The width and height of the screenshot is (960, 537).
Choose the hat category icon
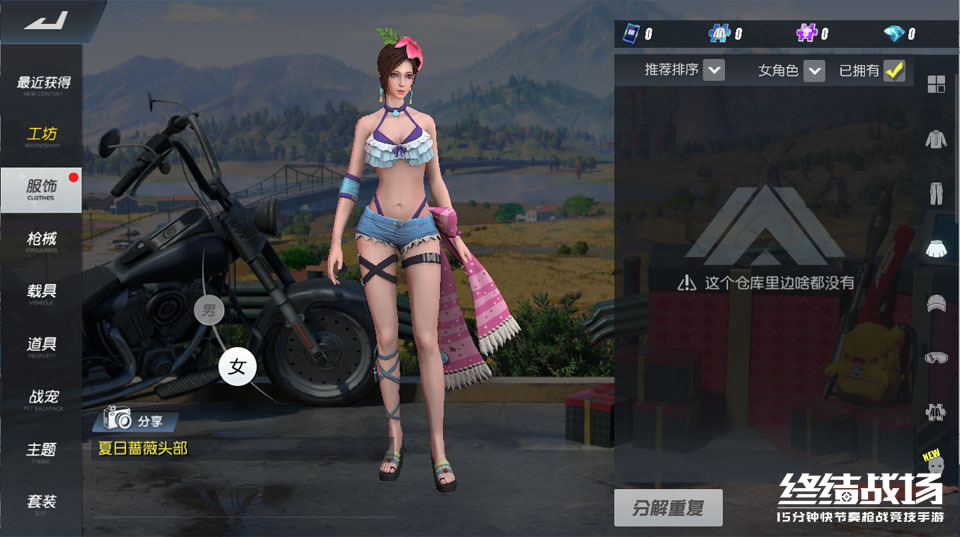click(x=936, y=302)
